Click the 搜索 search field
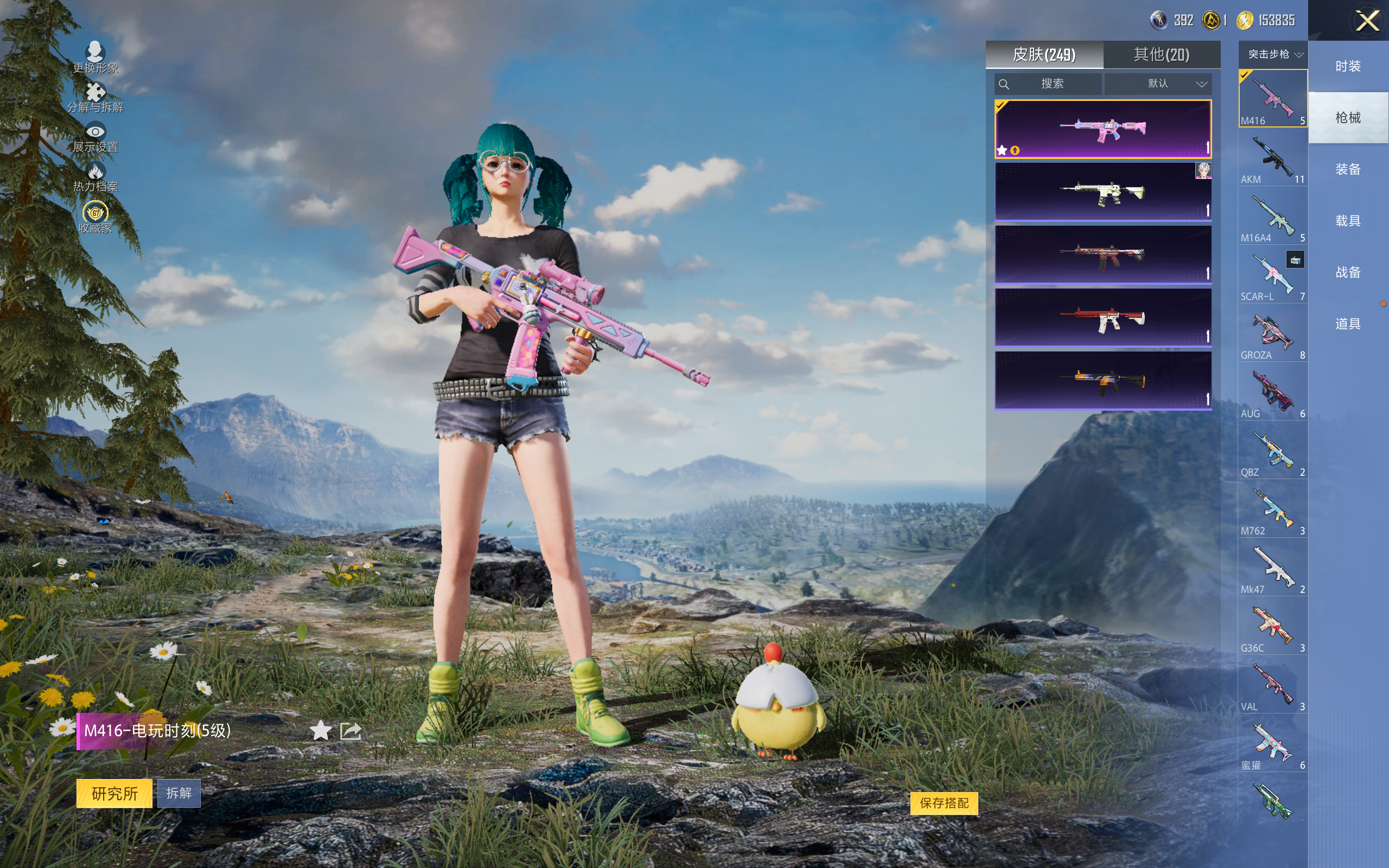The width and height of the screenshot is (1389, 868). [x=1048, y=84]
